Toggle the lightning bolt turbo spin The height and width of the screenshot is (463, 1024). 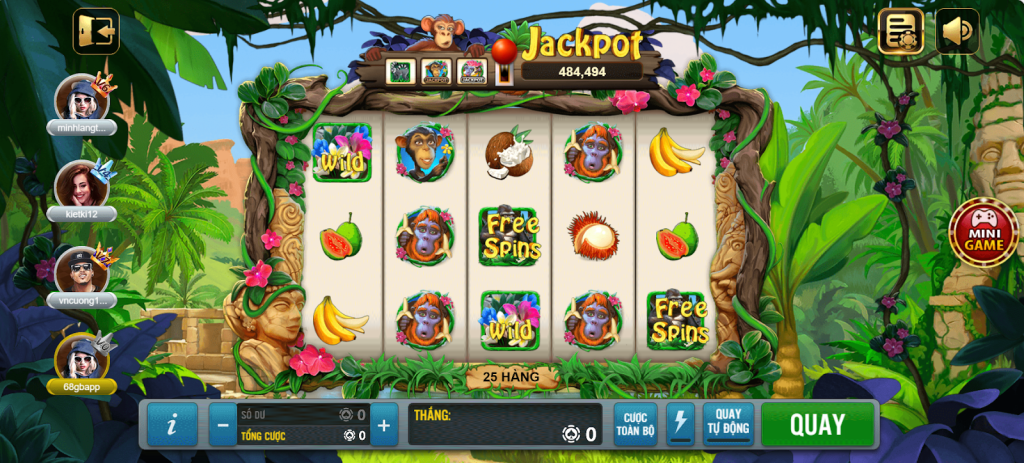tap(680, 424)
